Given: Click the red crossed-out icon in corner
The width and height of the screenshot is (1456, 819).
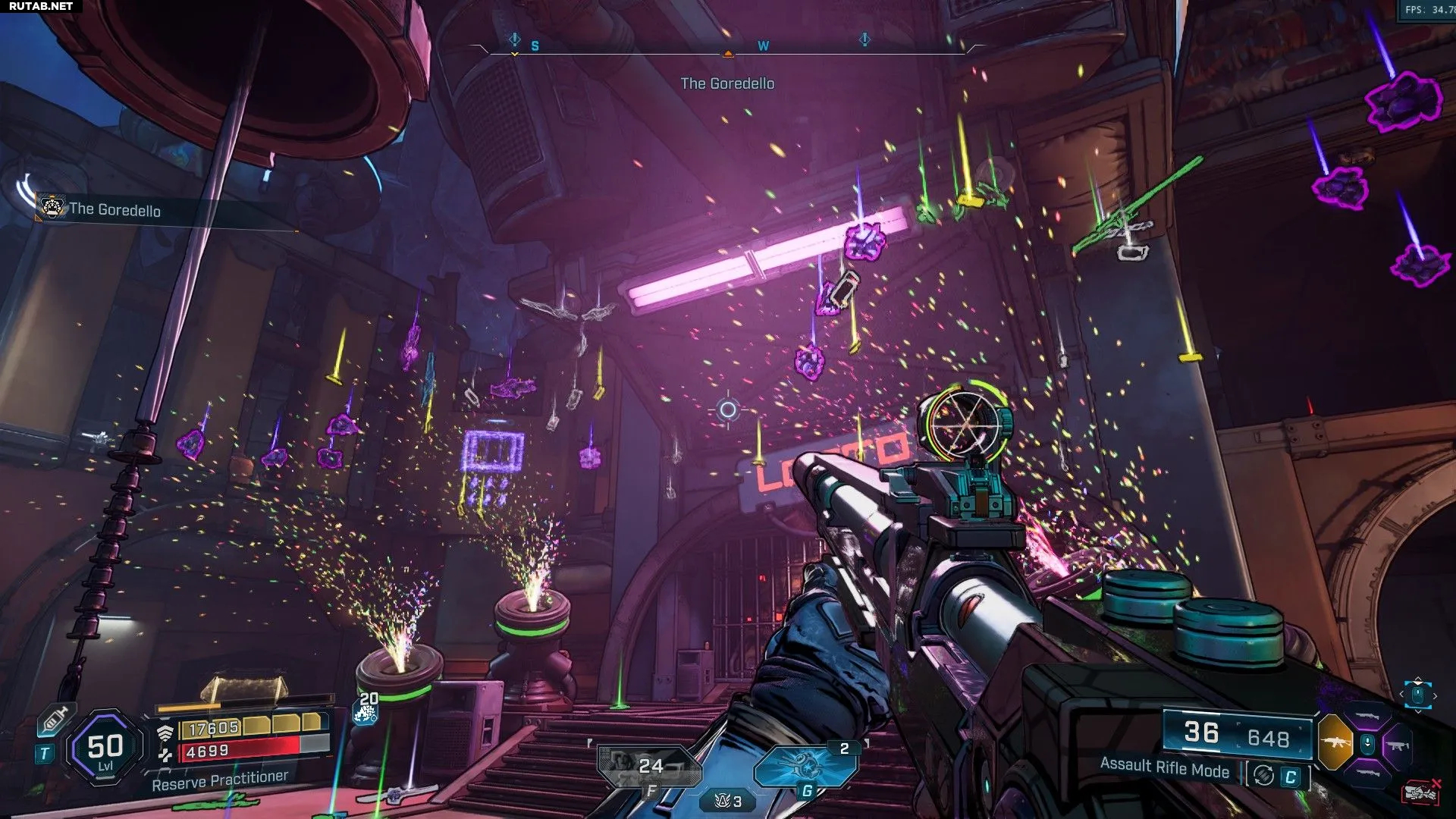Looking at the screenshot, I should (x=1422, y=791).
